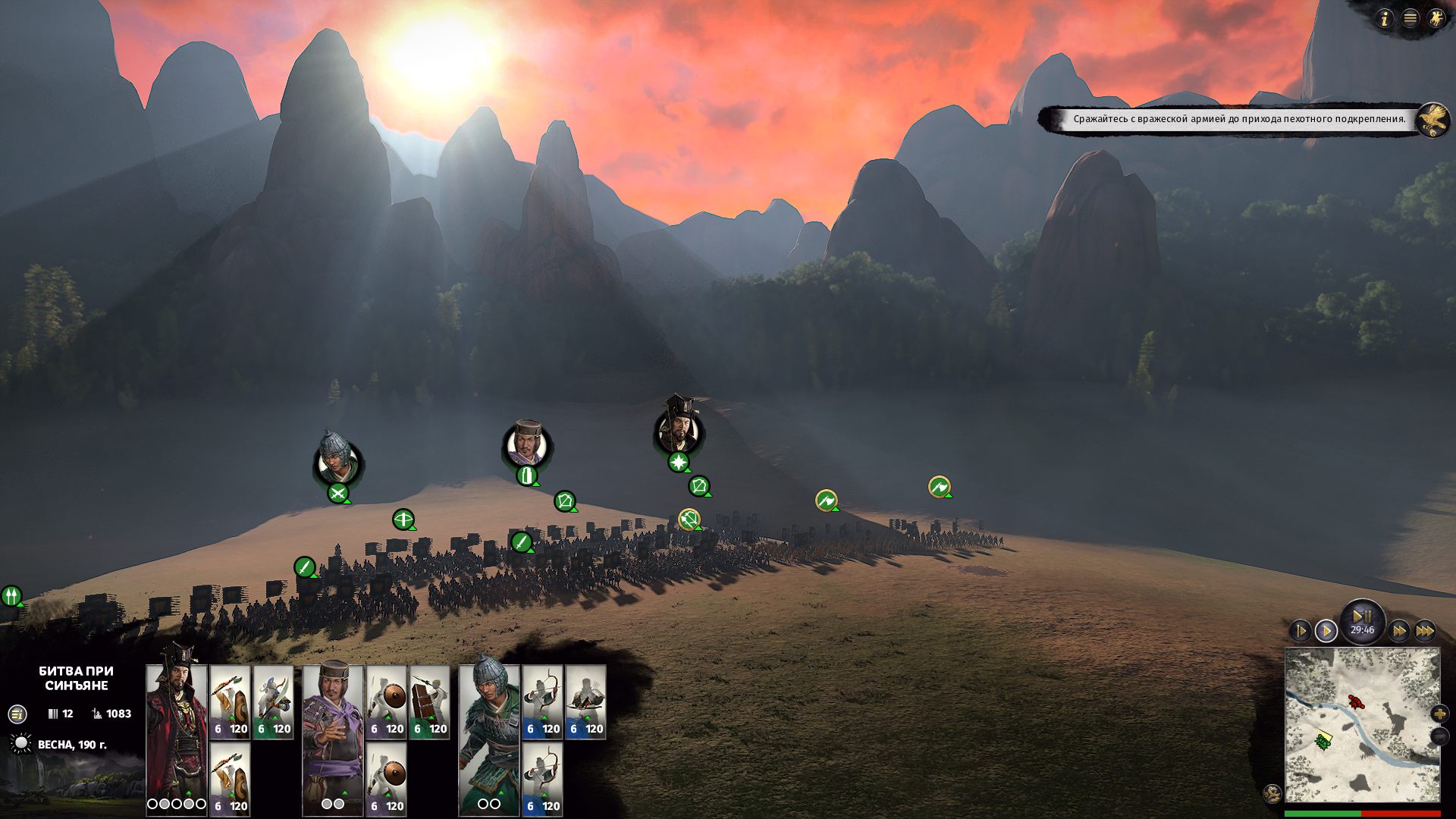Image resolution: width=1456 pixels, height=819 pixels.
Task: Toggle the pause/play button above the timer
Action: click(x=1362, y=617)
